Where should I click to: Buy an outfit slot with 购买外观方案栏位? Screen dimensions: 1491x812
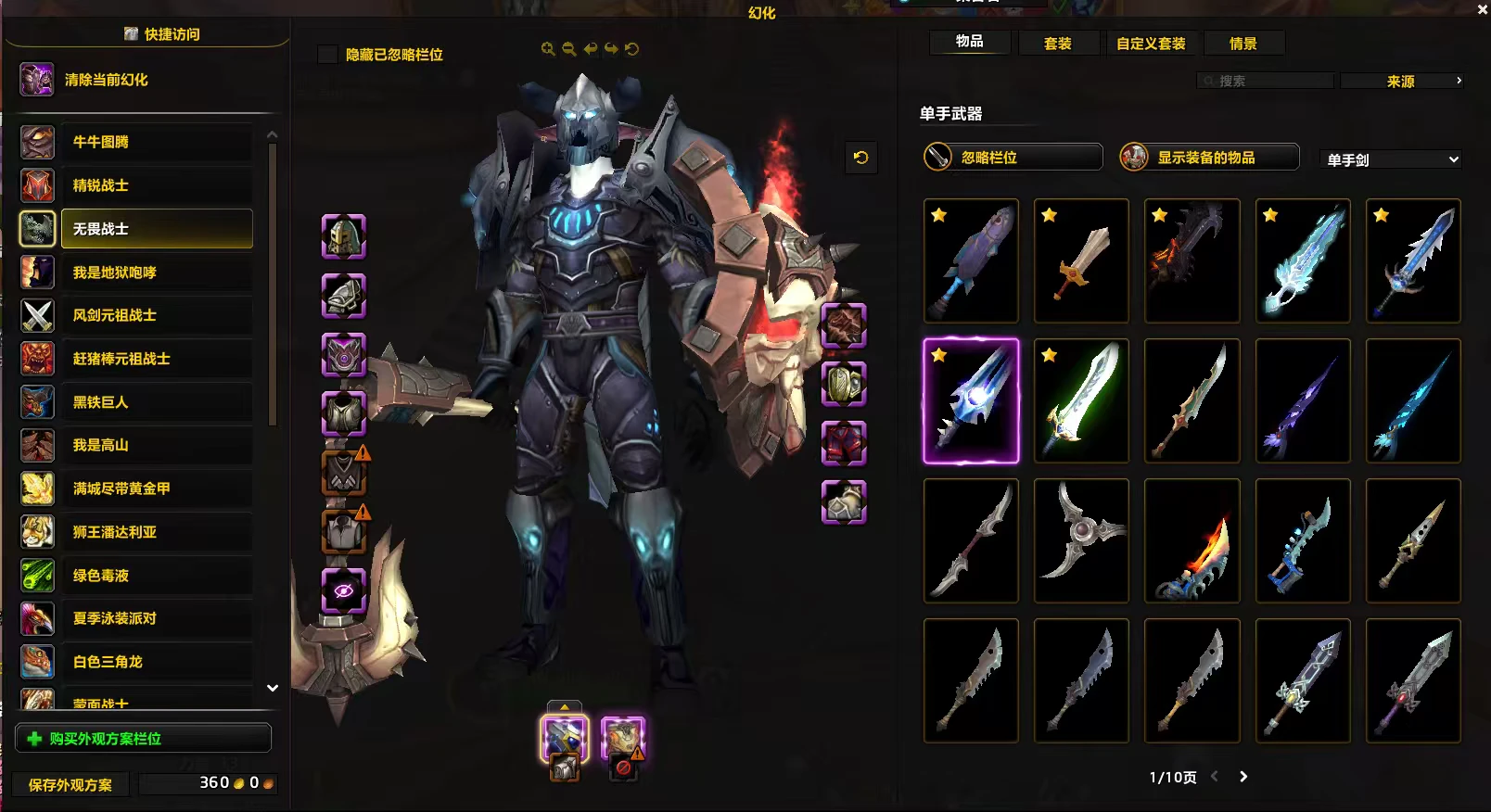144,739
